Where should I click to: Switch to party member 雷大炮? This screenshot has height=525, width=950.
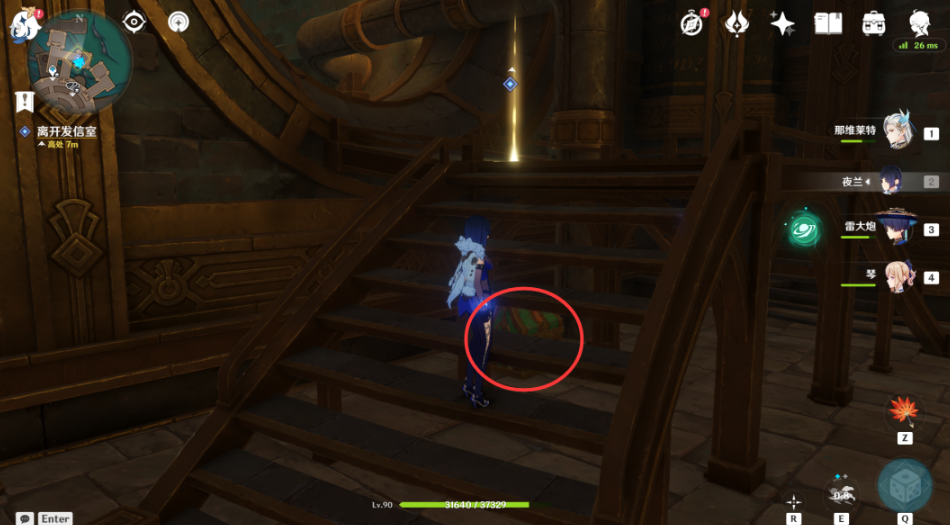click(896, 229)
